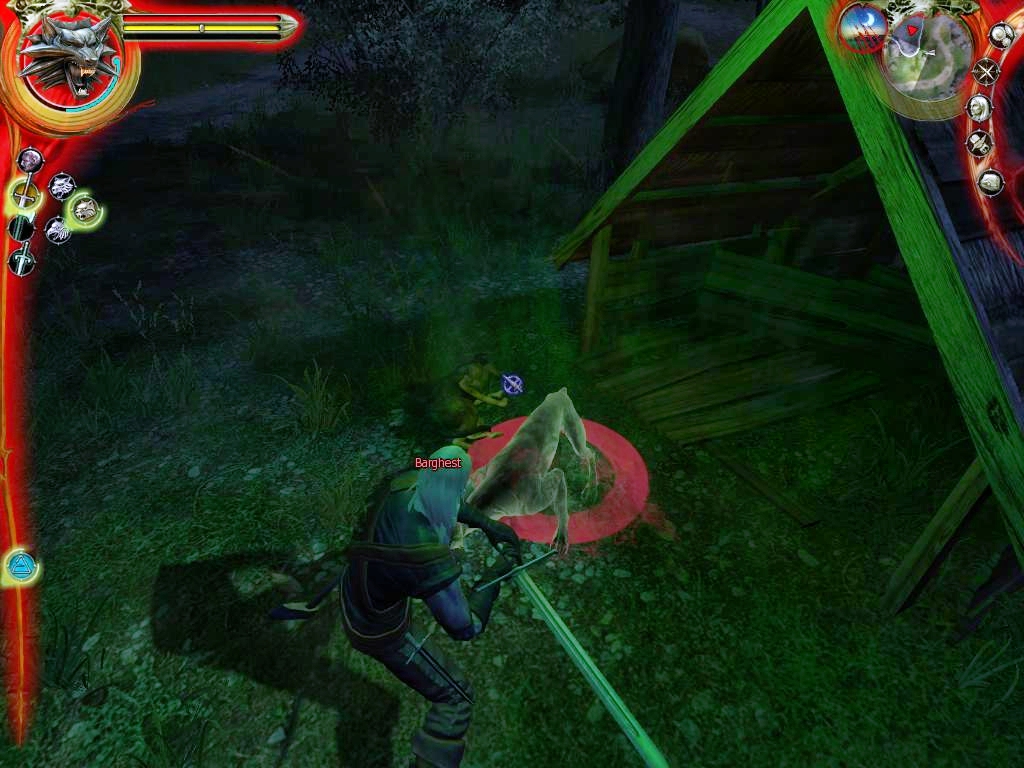This screenshot has height=768, width=1024.
Task: Open the crossed swords menu icon
Action: (987, 72)
